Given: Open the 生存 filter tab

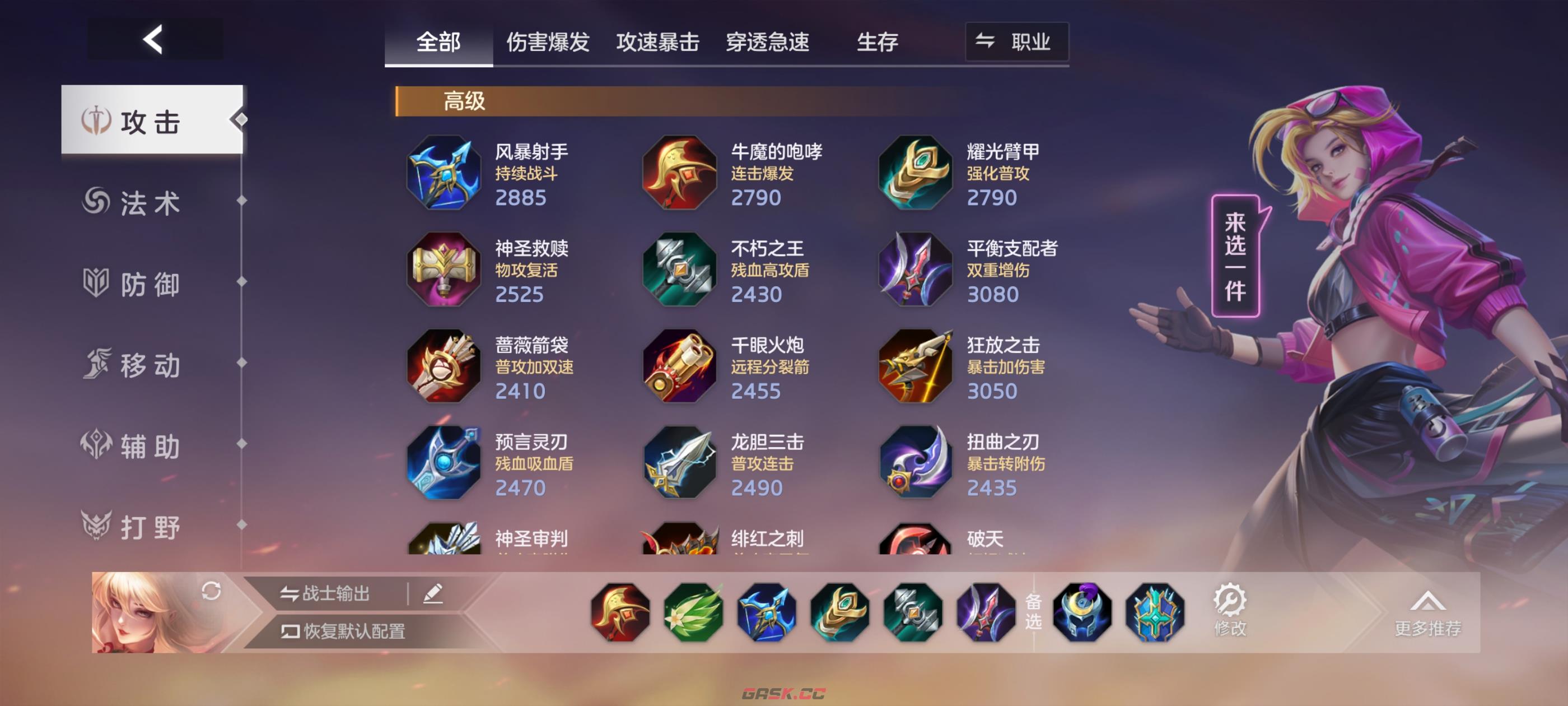Looking at the screenshot, I should pos(877,42).
